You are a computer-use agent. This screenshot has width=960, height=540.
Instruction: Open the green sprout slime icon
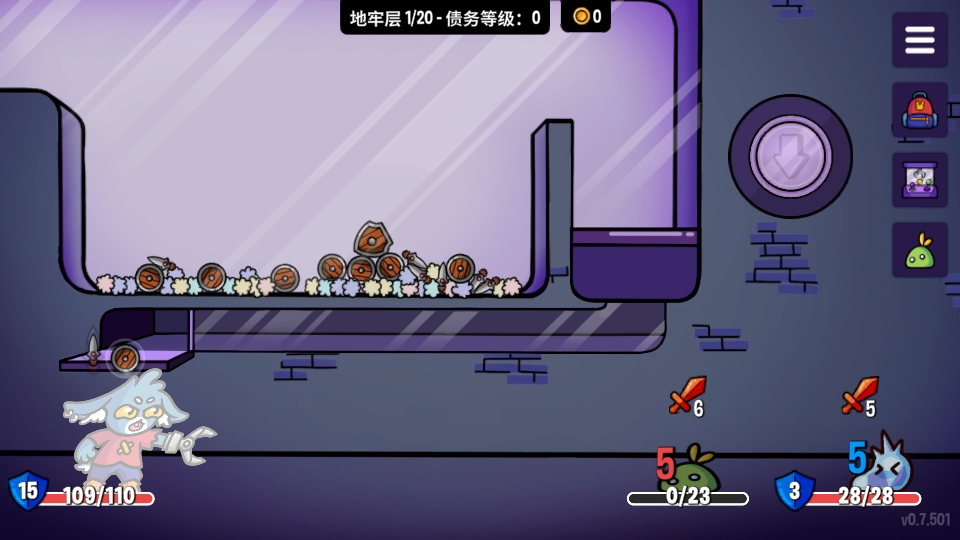(919, 251)
